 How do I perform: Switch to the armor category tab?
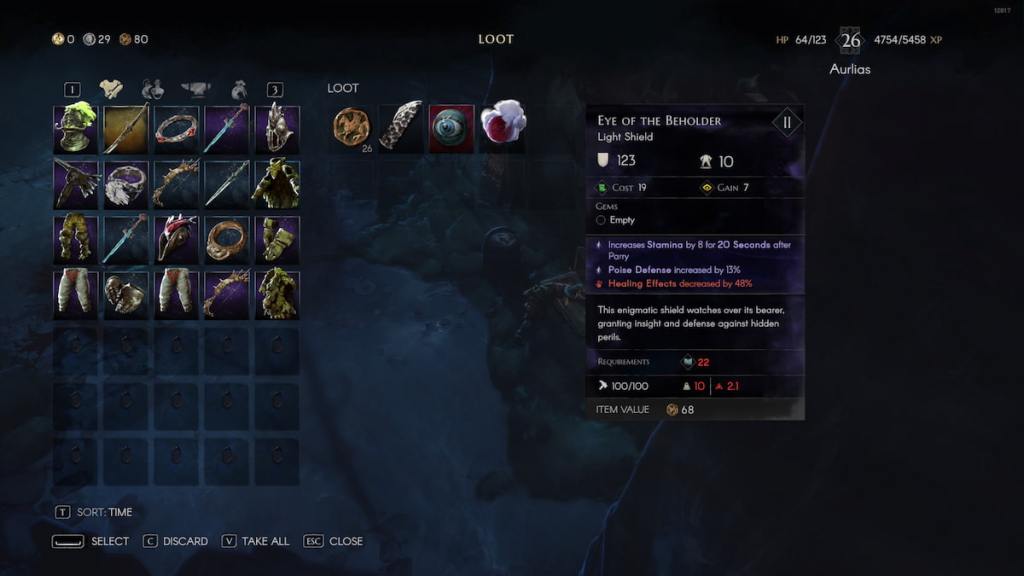tap(111, 89)
